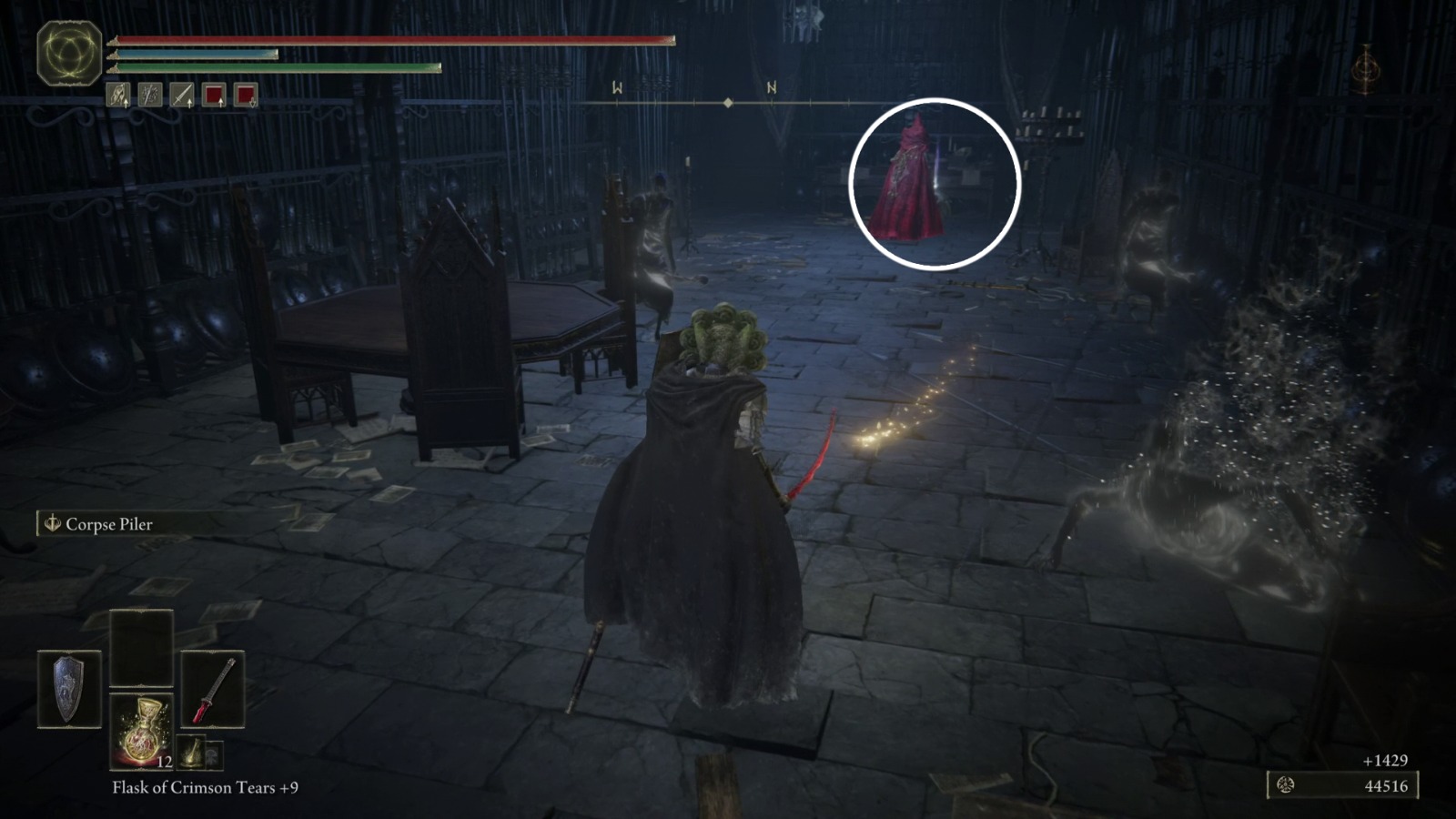Image resolution: width=1456 pixels, height=819 pixels.
Task: Click the W heading on the compass
Action: [x=617, y=88]
